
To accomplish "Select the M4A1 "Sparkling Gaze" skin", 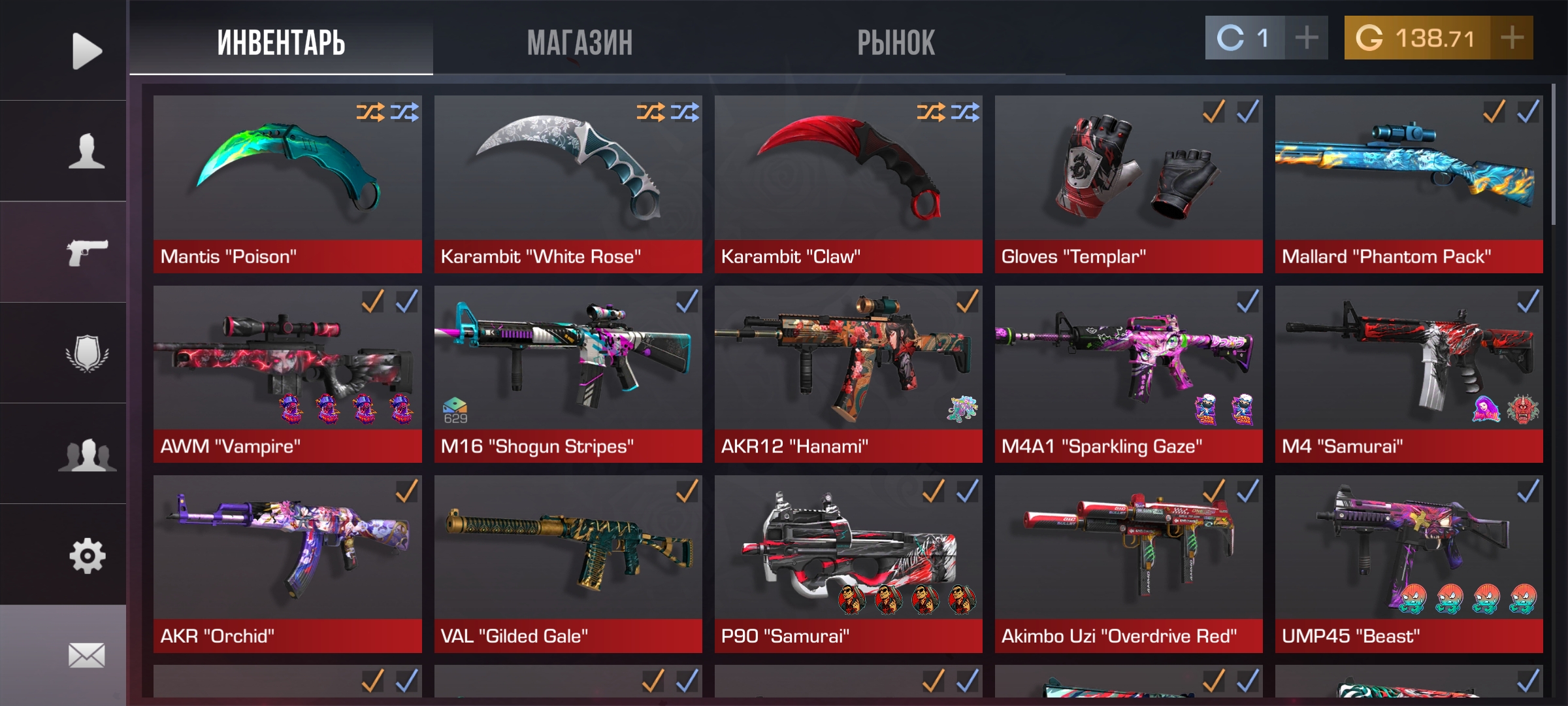I will tap(1128, 373).
